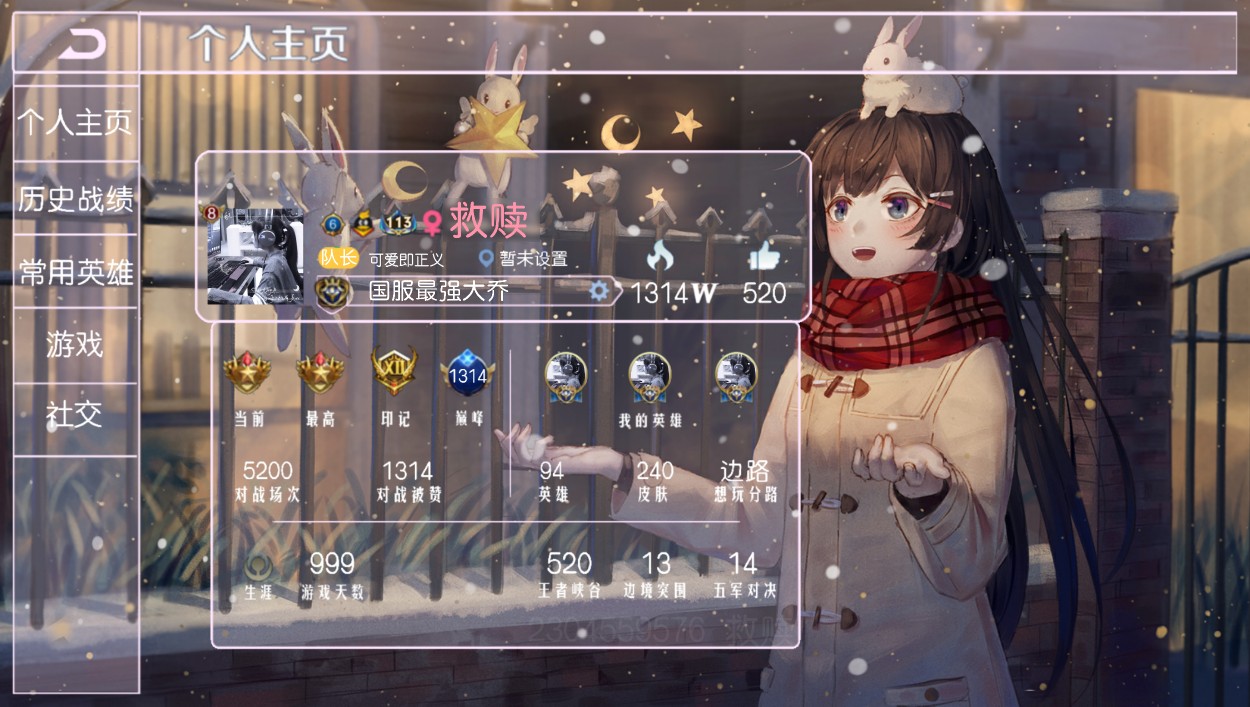Click the 生涯 career icon
The height and width of the screenshot is (707, 1250).
point(257,569)
